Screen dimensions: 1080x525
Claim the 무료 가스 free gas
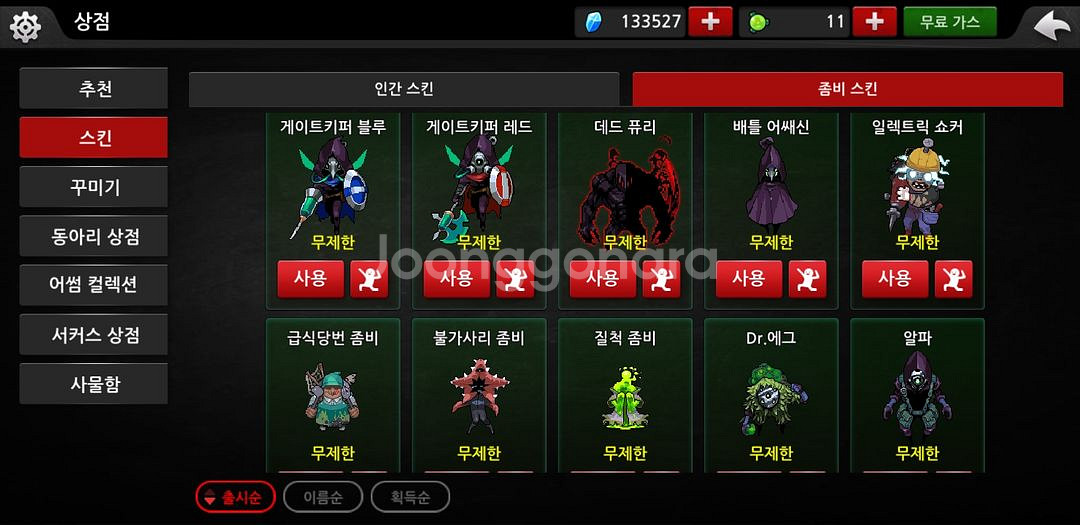pyautogui.click(x=949, y=22)
